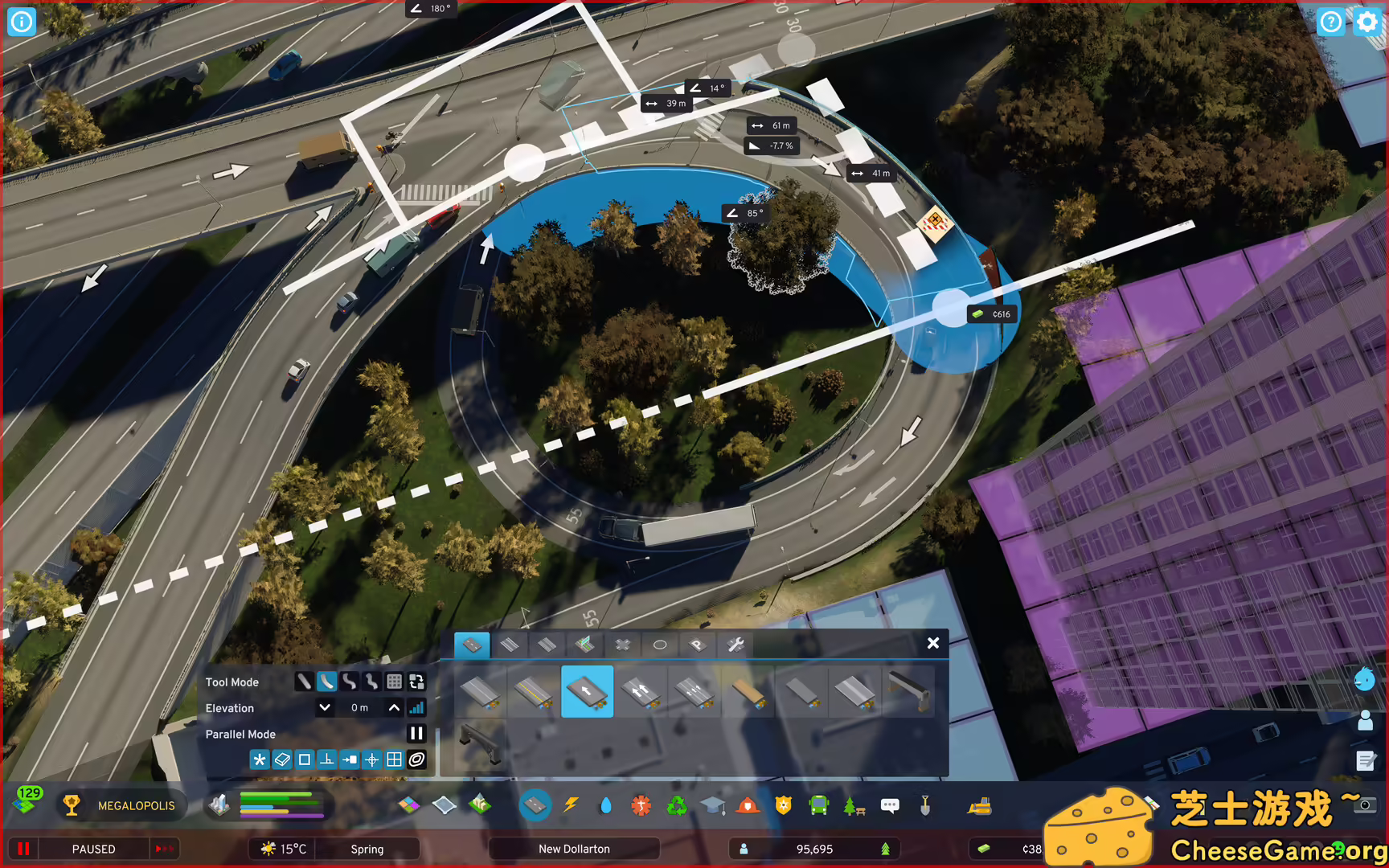The width and height of the screenshot is (1389, 868).
Task: Increase elevation with the up chevron
Action: pyautogui.click(x=394, y=708)
